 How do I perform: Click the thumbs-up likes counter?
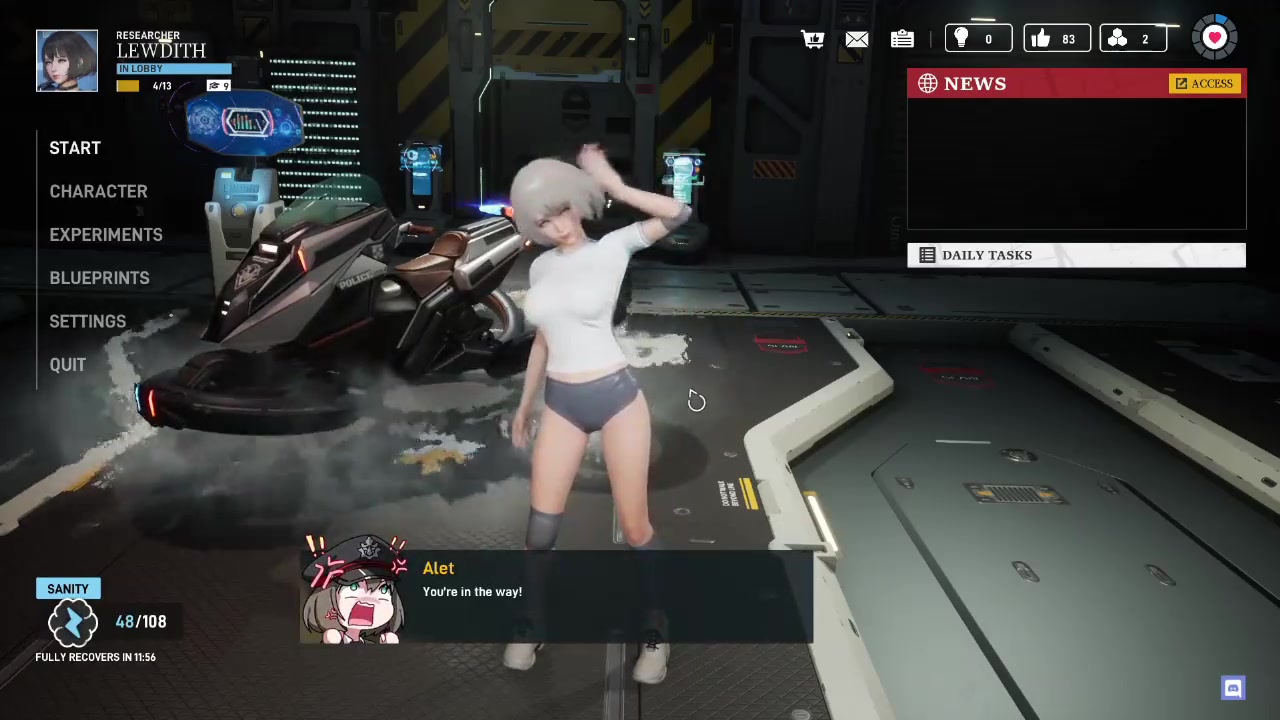(x=1056, y=39)
